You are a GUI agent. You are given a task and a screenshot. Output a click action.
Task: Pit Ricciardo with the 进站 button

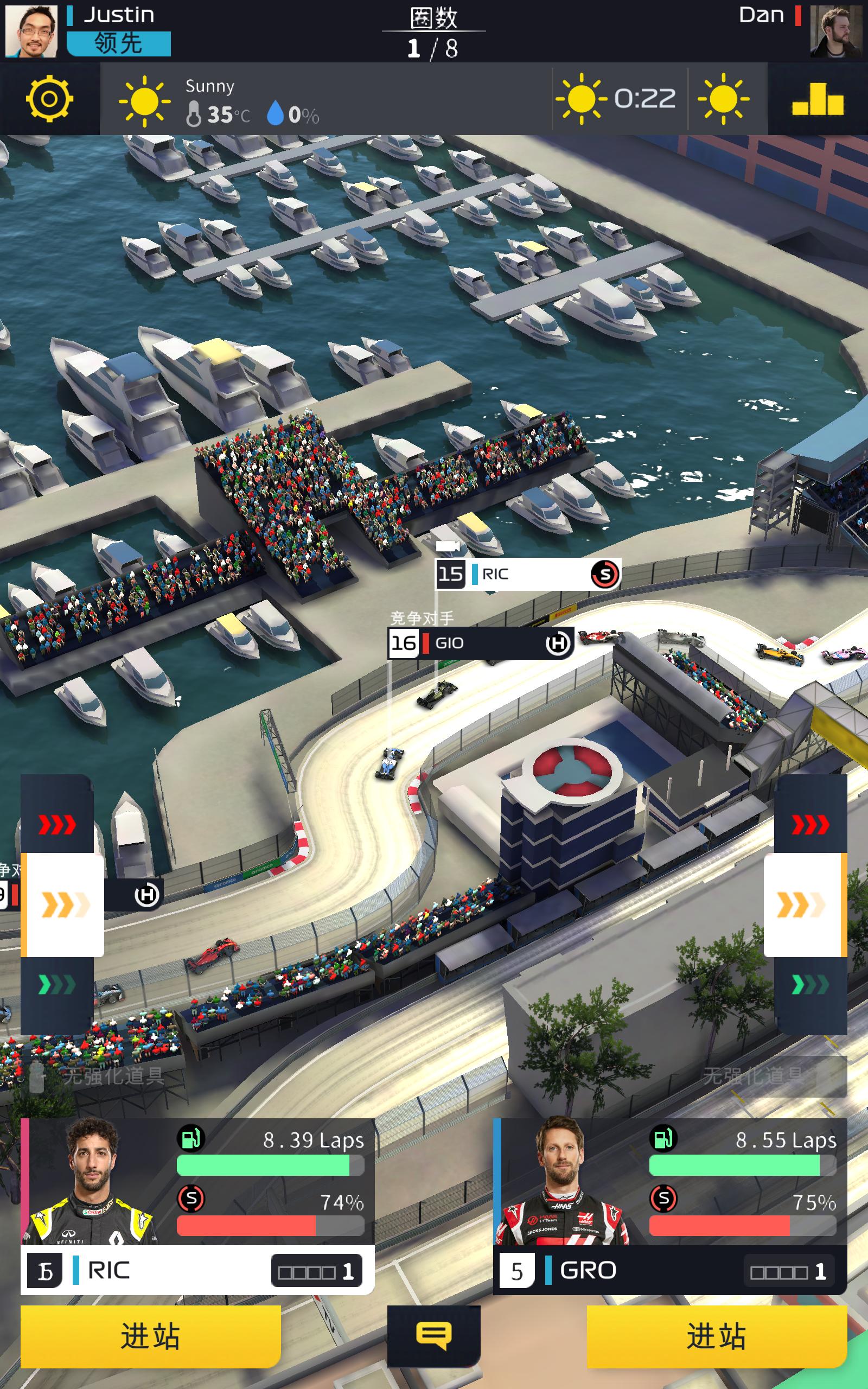tap(150, 1336)
